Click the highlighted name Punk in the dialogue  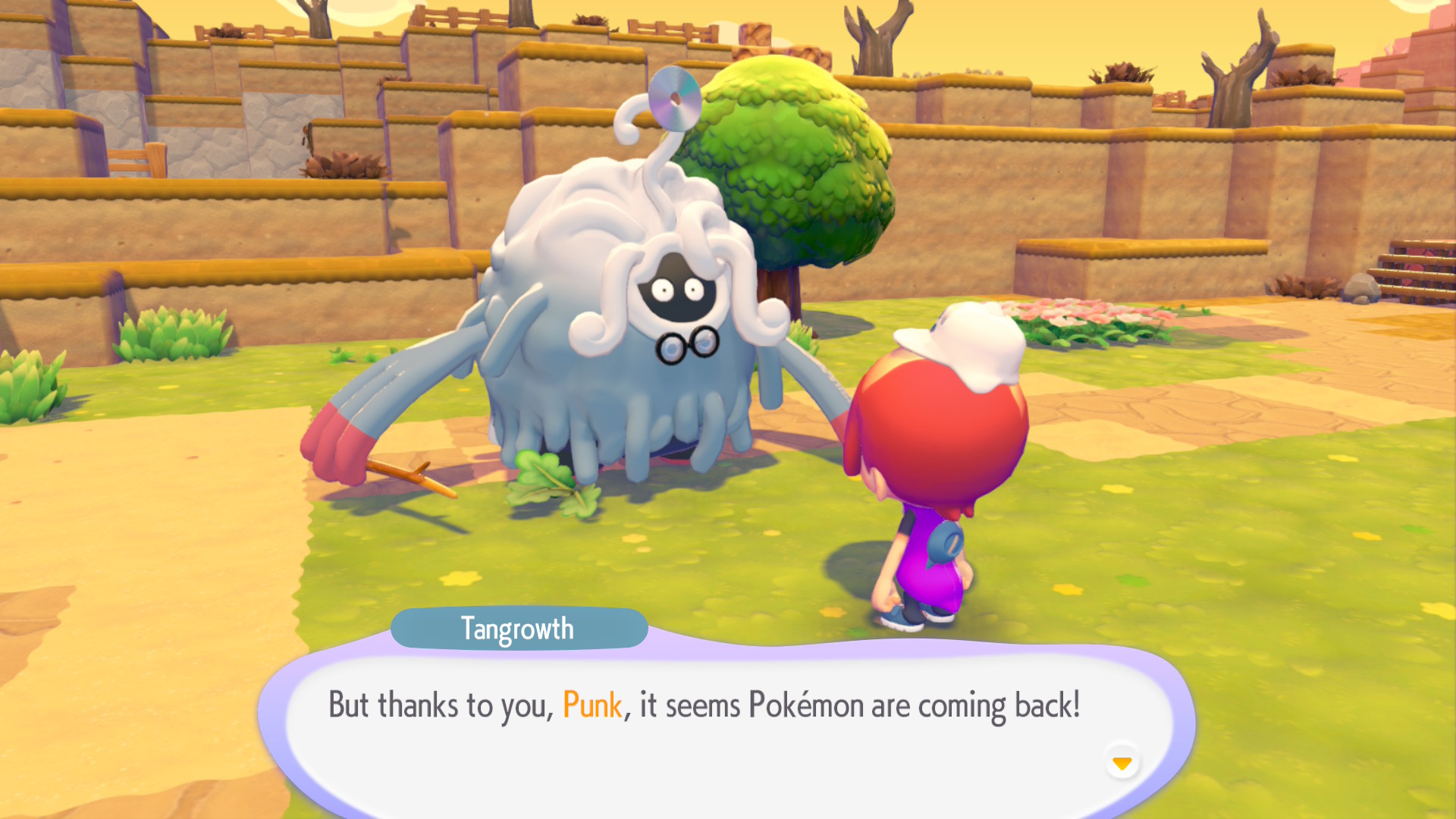(x=593, y=704)
